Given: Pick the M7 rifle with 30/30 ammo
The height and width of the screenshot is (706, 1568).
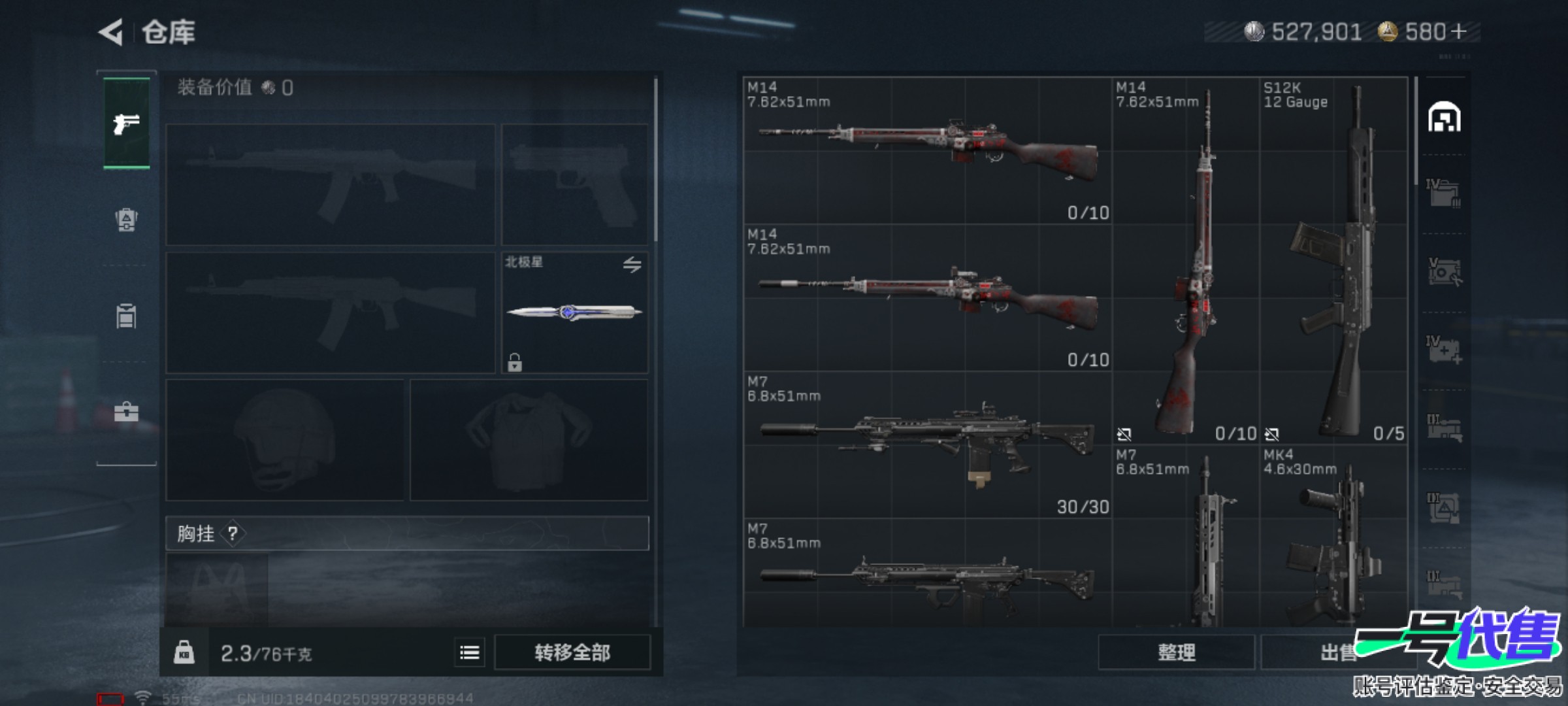Looking at the screenshot, I should point(928,445).
